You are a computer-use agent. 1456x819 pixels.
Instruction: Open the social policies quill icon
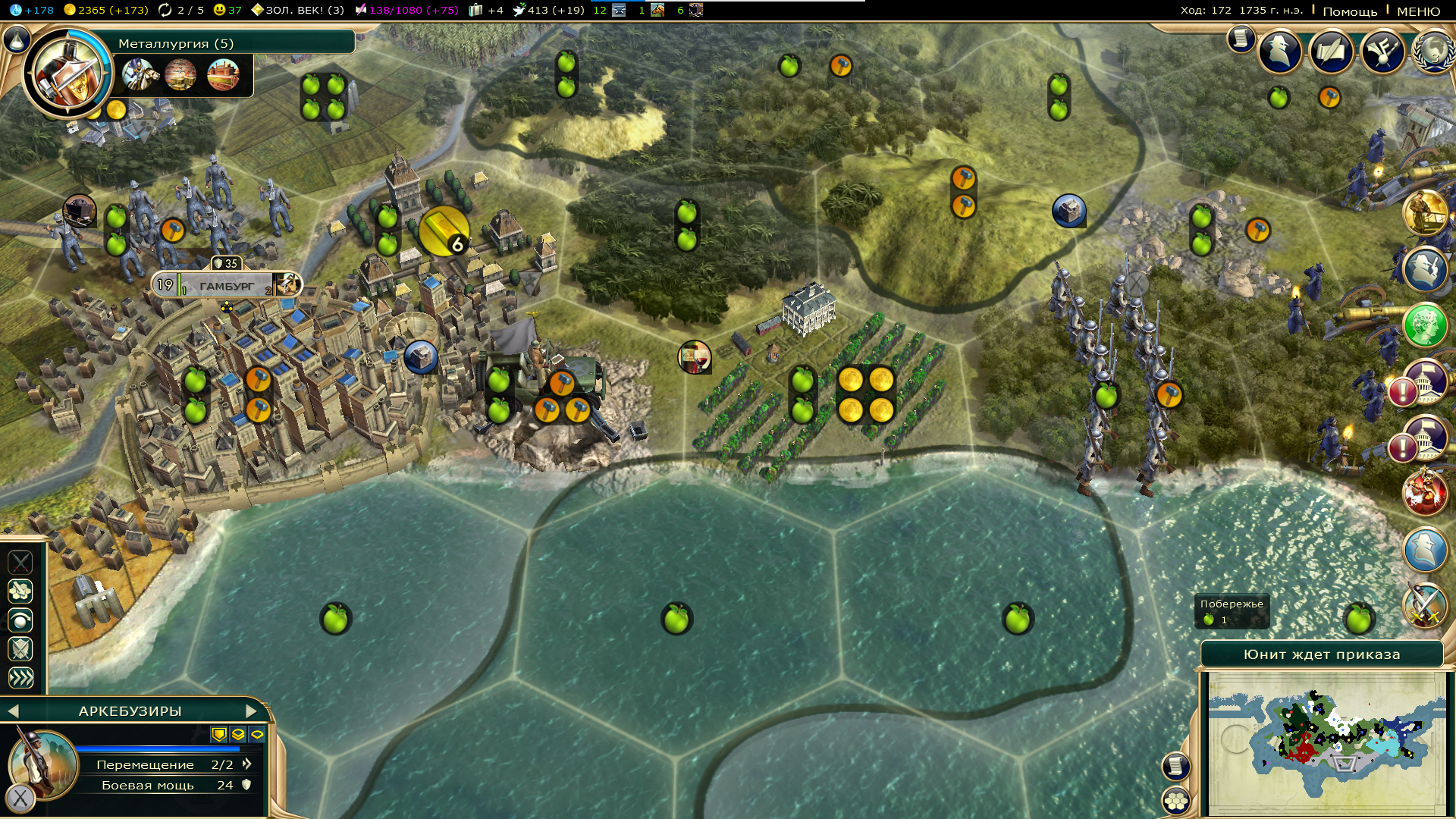click(x=1382, y=52)
